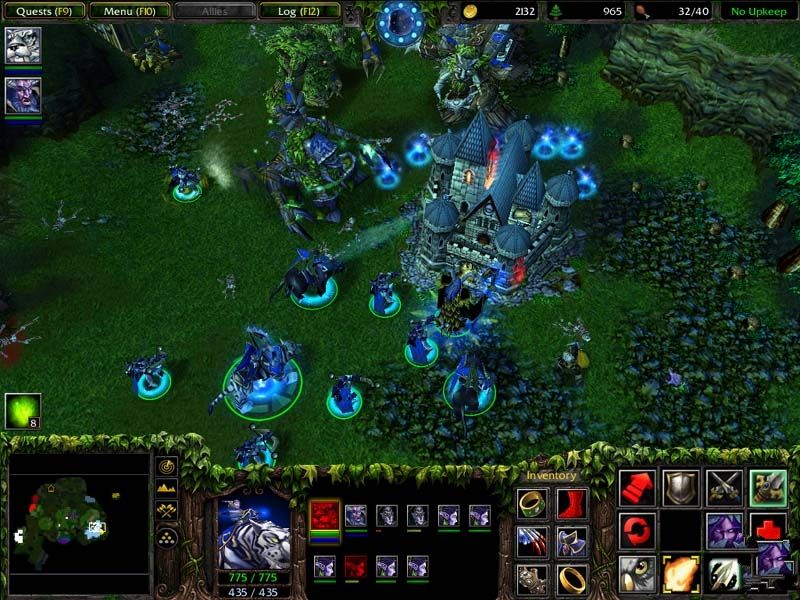Select the white-bearded hero portrait icon

(22, 45)
